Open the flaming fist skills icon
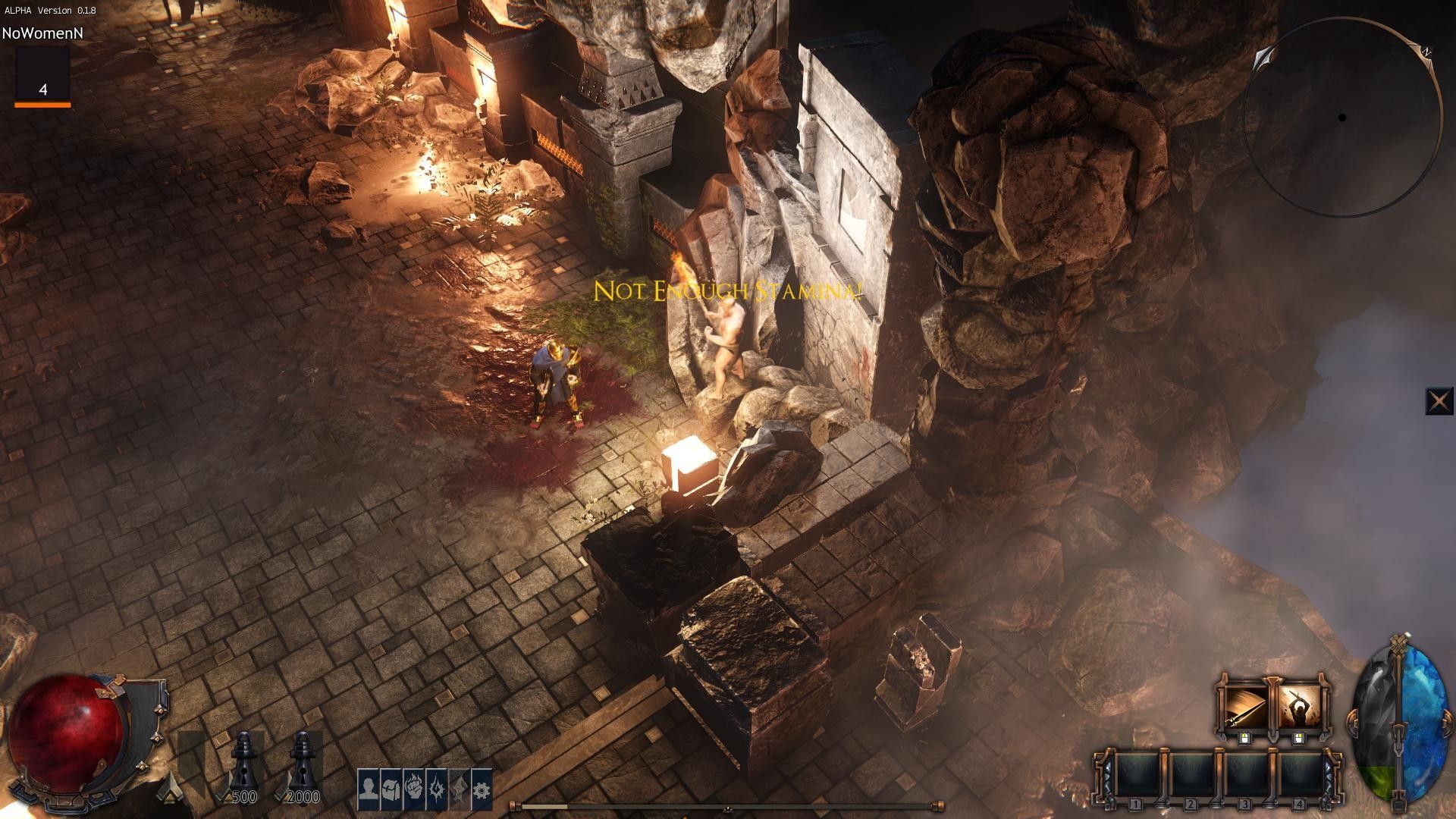This screenshot has width=1456, height=819. (413, 789)
